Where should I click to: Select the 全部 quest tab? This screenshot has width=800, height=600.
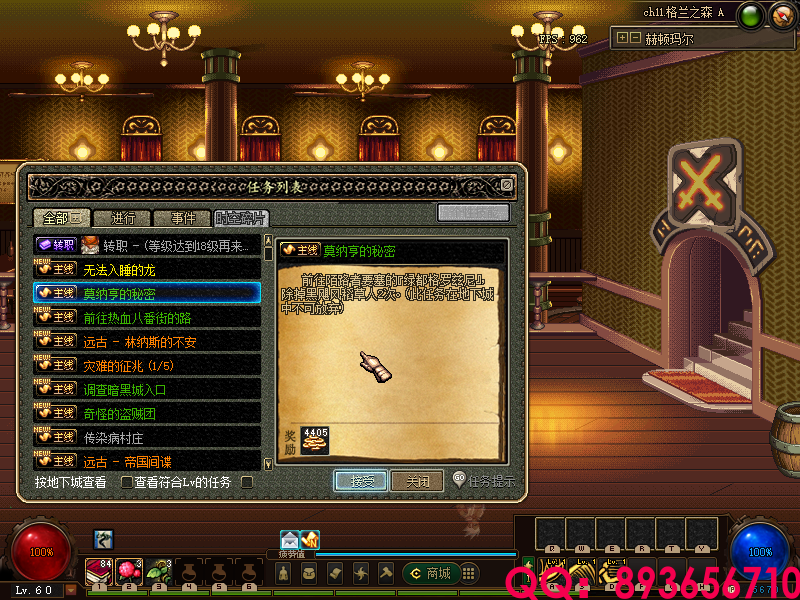point(62,218)
